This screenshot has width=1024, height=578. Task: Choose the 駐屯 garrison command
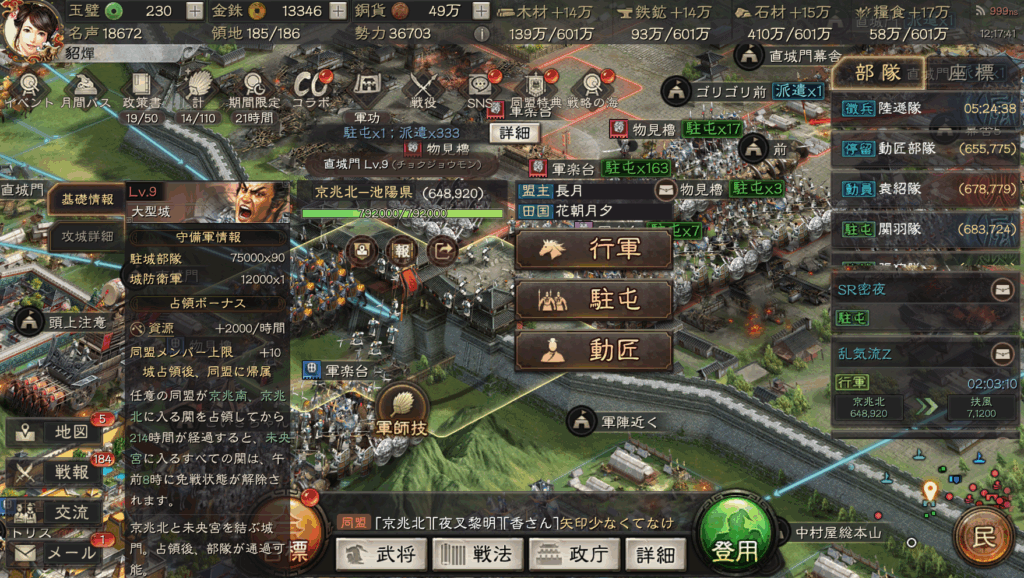coord(593,299)
